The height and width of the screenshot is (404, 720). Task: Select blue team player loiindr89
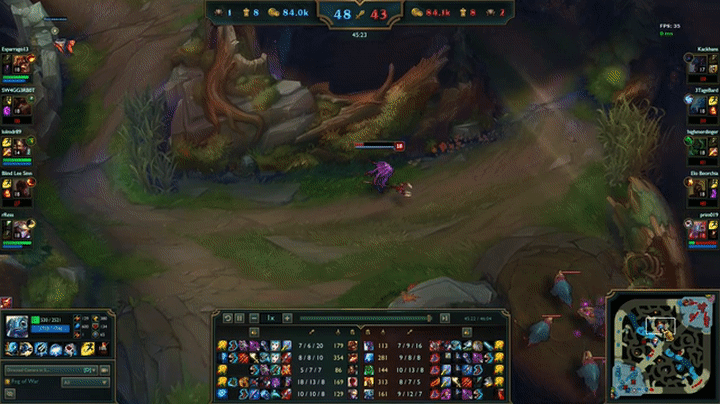pos(18,146)
